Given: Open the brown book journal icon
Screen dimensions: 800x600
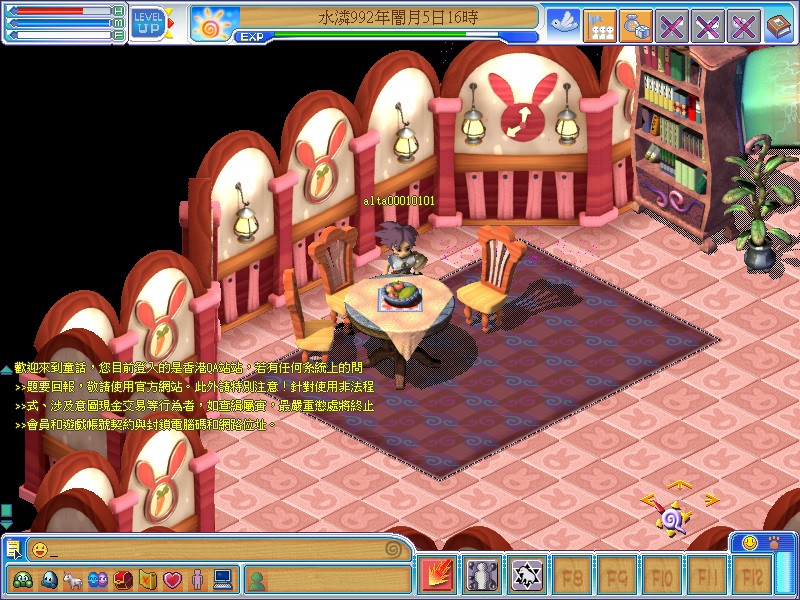Looking at the screenshot, I should (779, 23).
